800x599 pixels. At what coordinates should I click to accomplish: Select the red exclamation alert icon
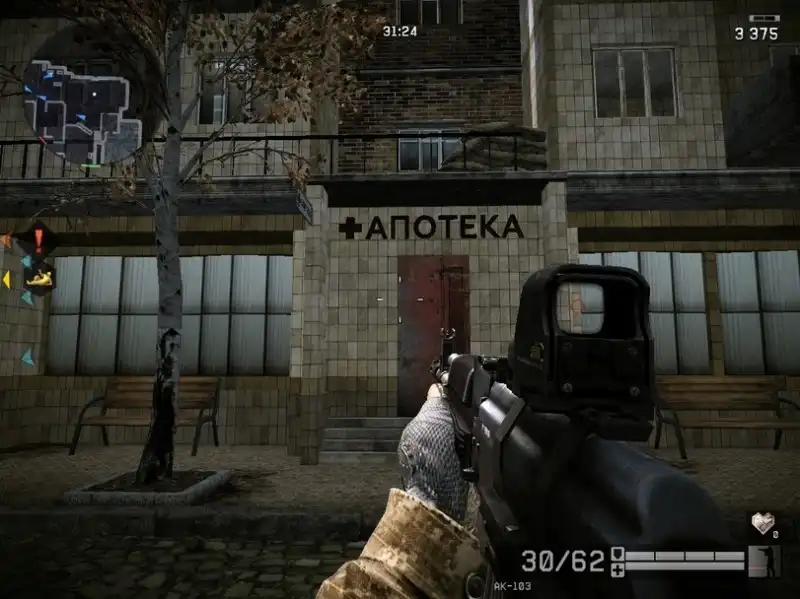[38, 239]
